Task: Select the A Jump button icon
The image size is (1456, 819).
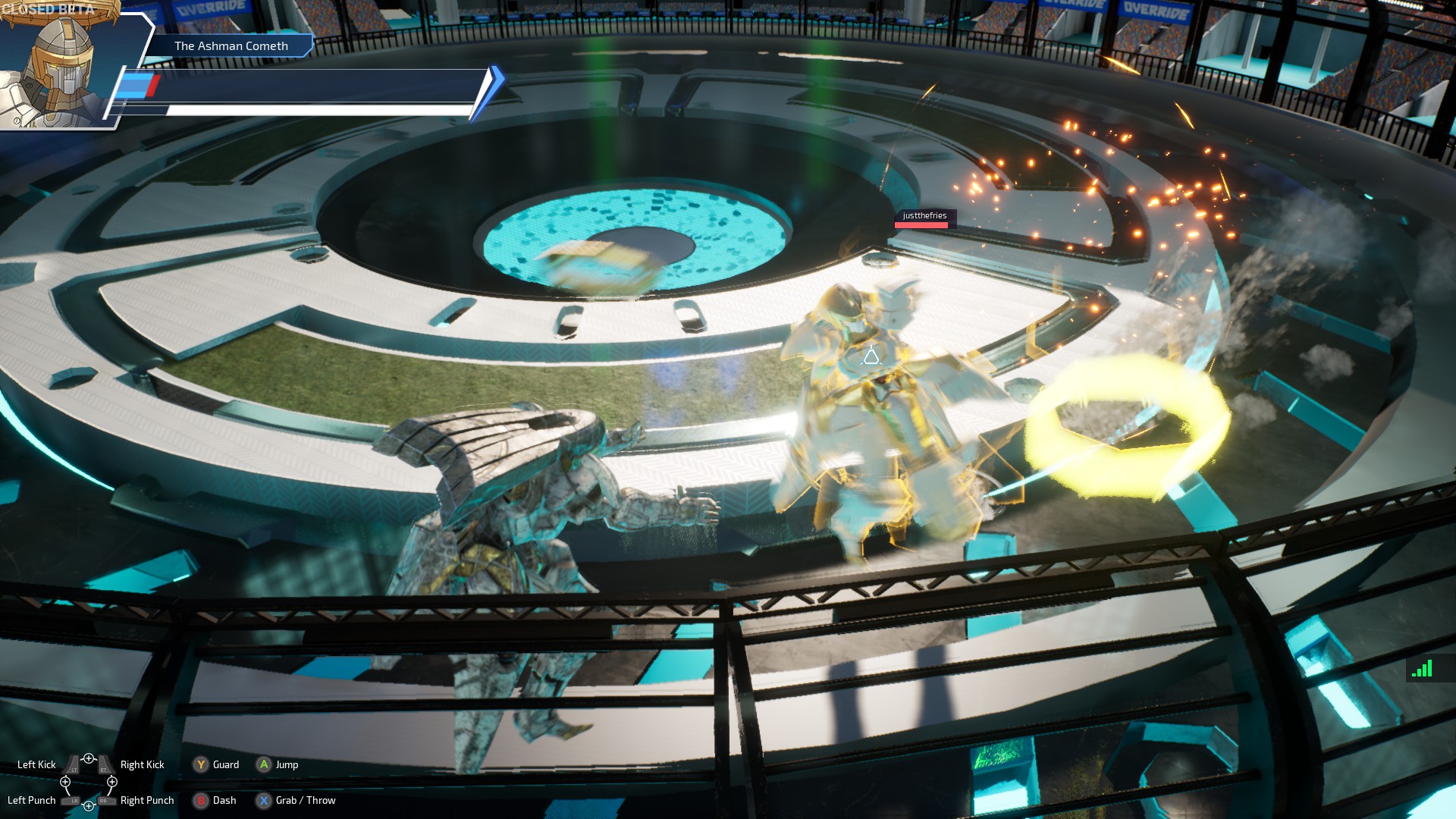Action: (x=264, y=764)
